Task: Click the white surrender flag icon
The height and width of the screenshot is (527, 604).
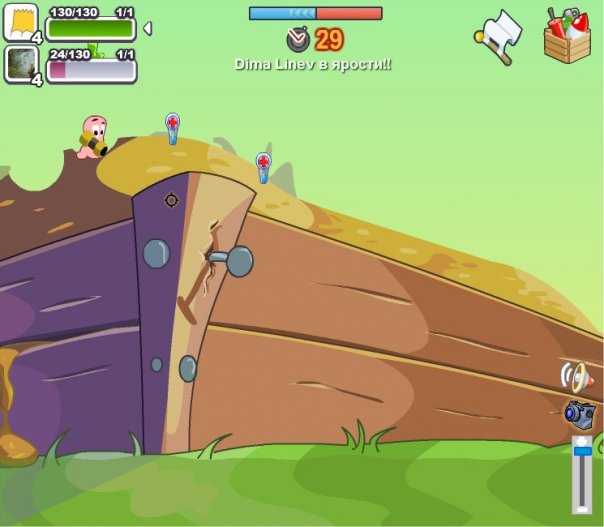Action: (x=498, y=37)
